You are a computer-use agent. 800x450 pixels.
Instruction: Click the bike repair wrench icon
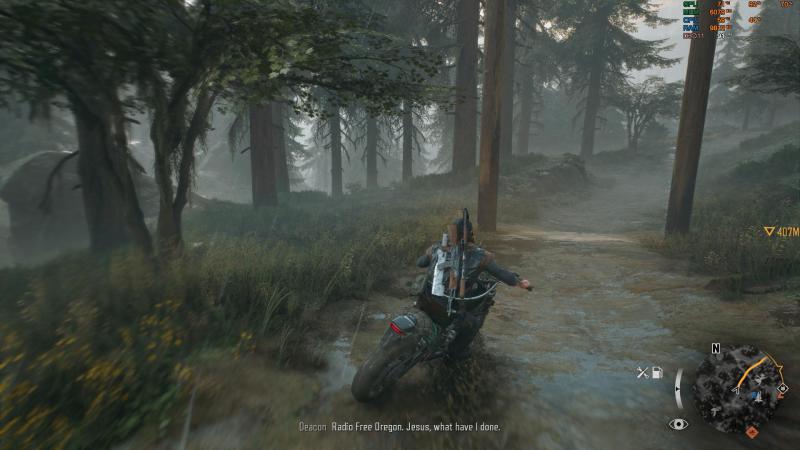click(x=643, y=373)
